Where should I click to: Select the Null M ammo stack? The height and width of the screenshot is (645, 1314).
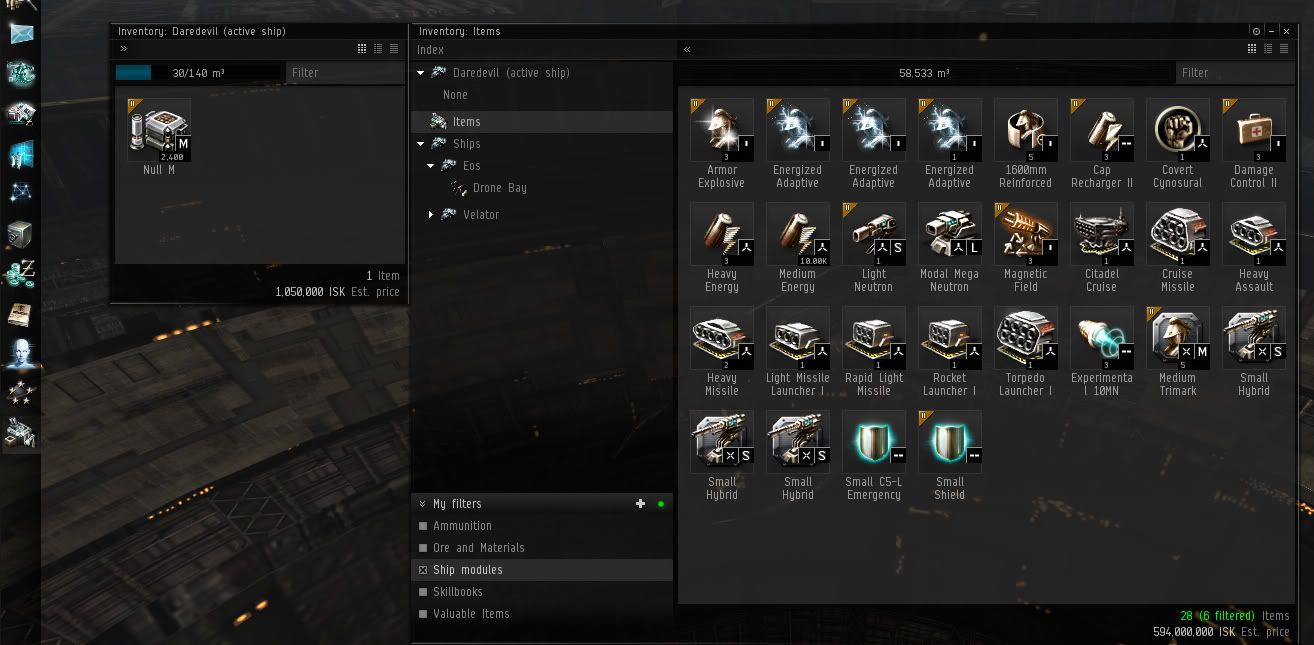click(158, 130)
